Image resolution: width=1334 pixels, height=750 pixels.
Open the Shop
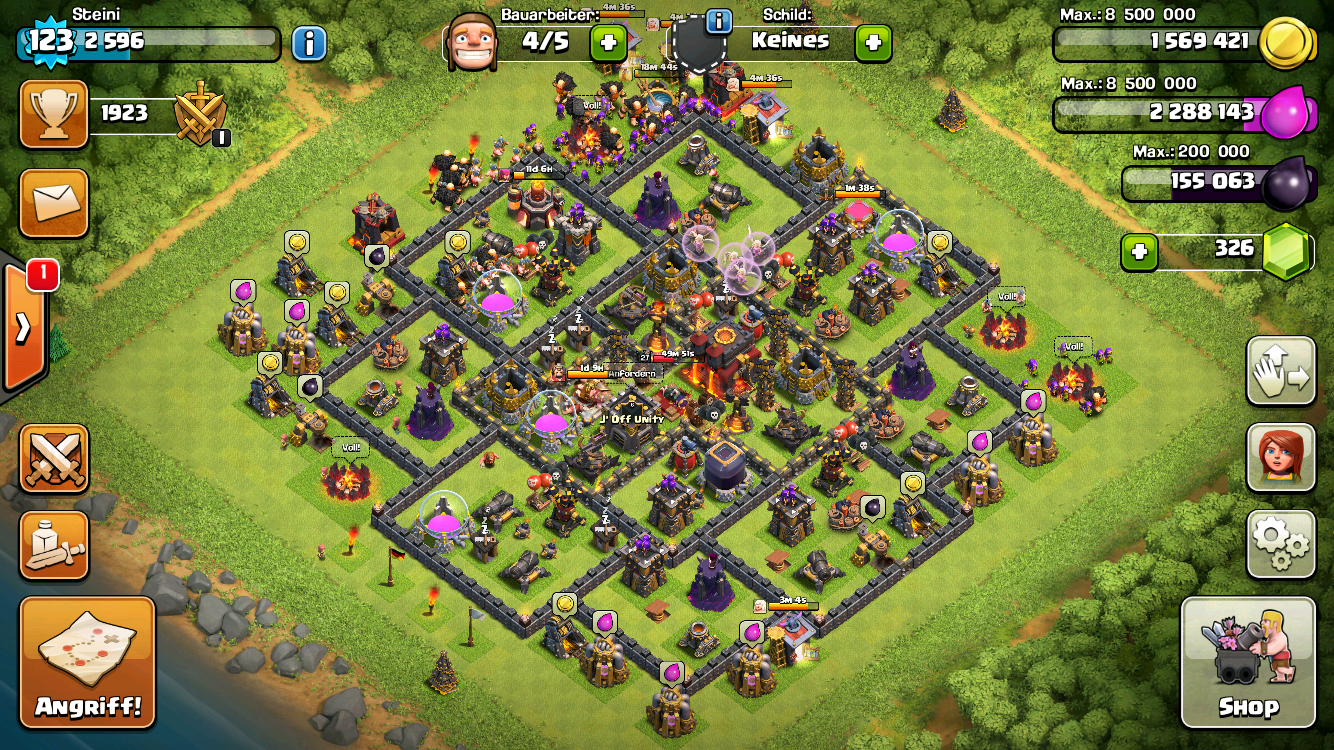(x=1248, y=662)
